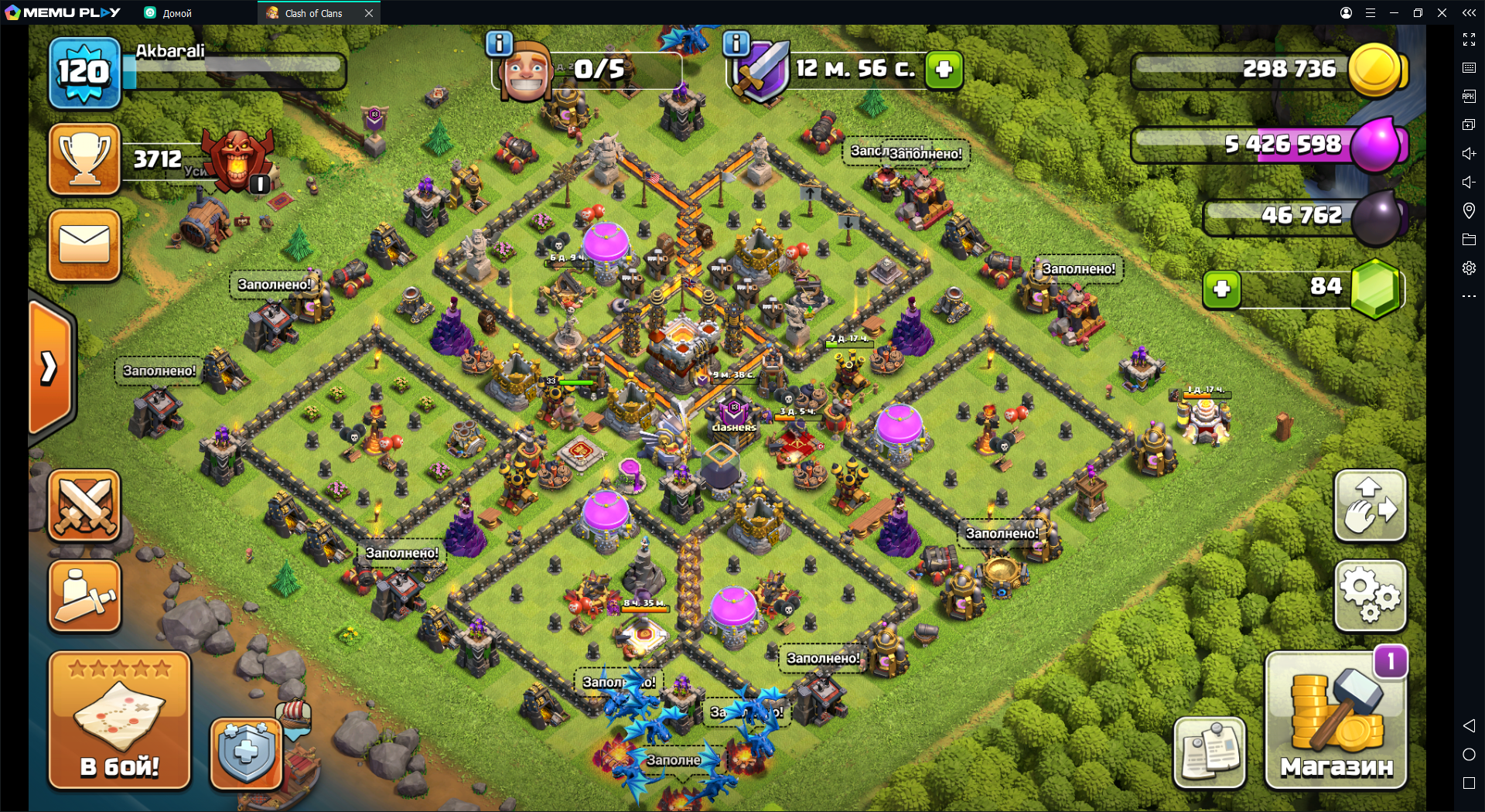The image size is (1485, 812).
Task: Open the trophy league rankings
Action: pos(84,159)
